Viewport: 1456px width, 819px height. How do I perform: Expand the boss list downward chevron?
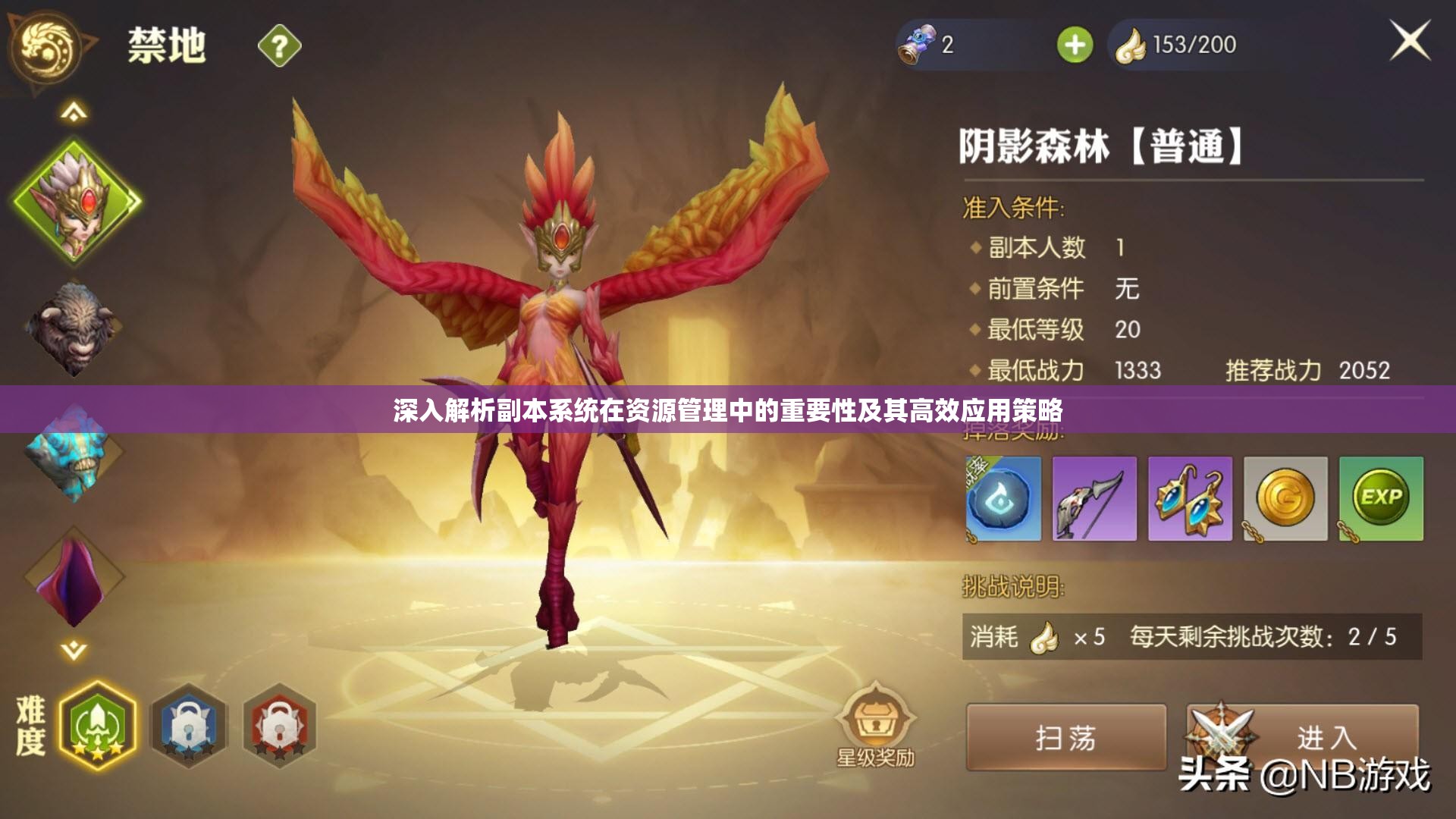[x=73, y=649]
